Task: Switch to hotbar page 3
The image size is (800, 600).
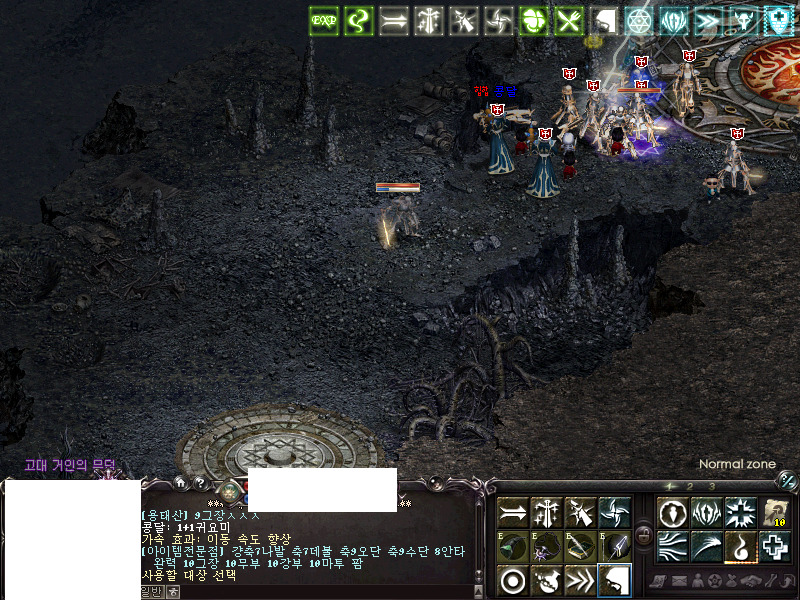Action: [711, 486]
